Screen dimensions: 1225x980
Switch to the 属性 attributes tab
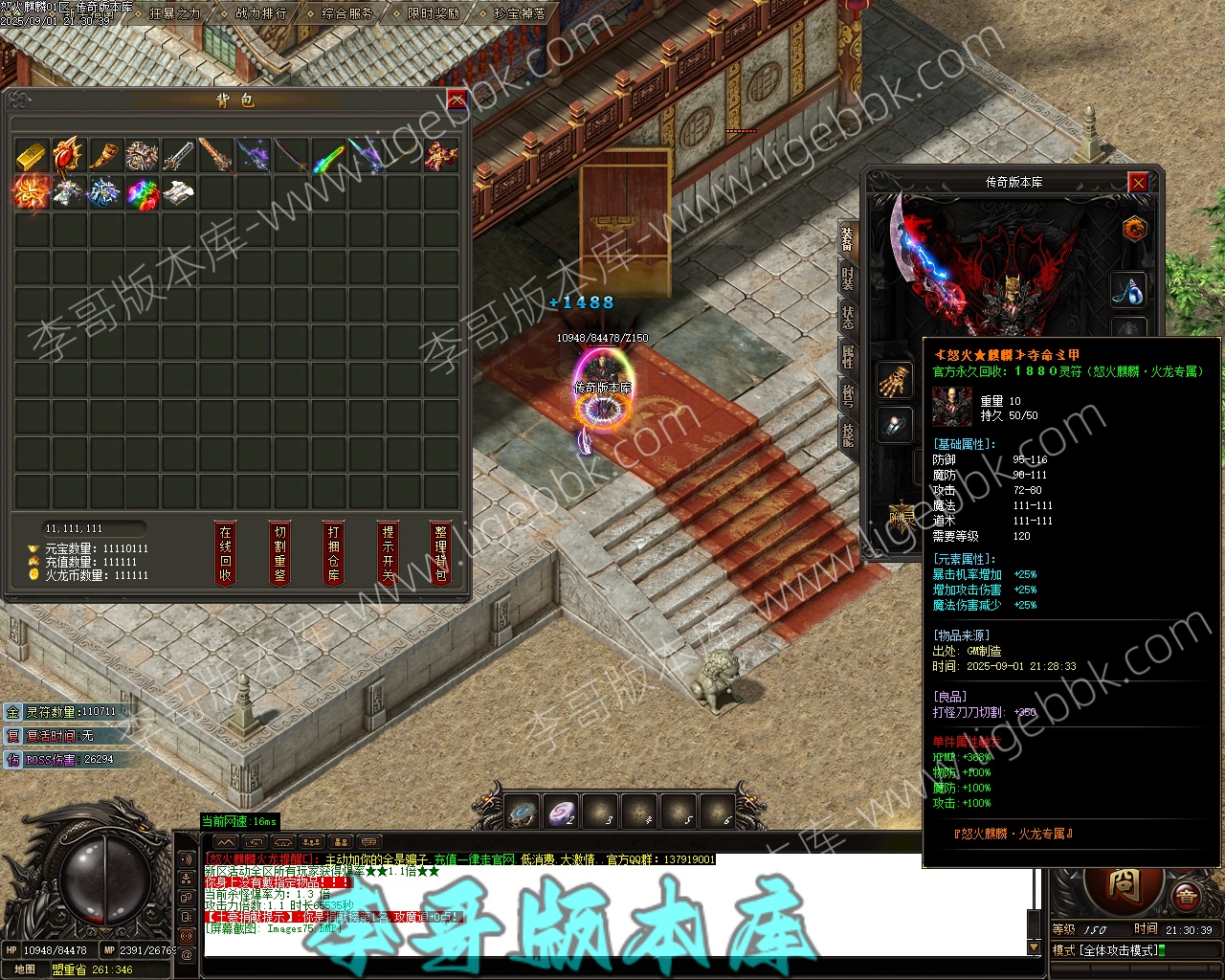pos(848,357)
